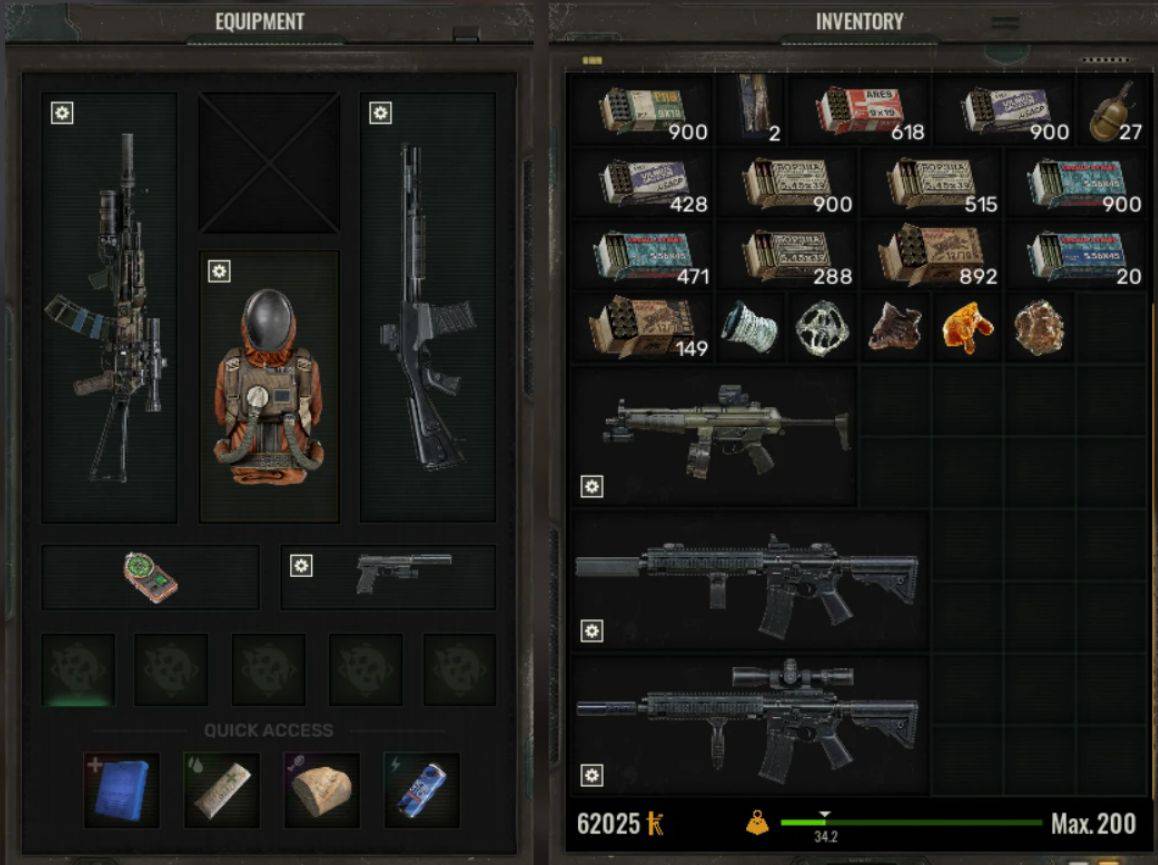
Task: Select the open ammo box of 149
Action: pyautogui.click(x=640, y=326)
